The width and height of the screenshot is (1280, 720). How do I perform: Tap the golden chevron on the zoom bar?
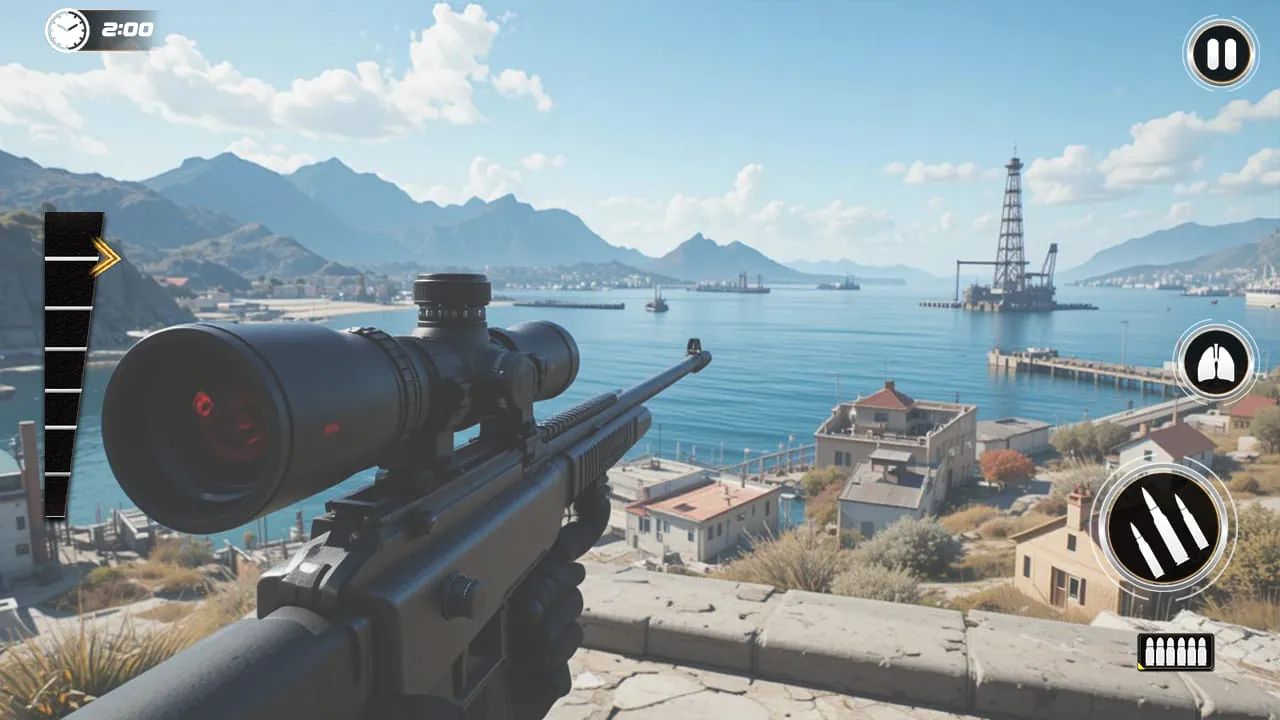click(x=104, y=257)
